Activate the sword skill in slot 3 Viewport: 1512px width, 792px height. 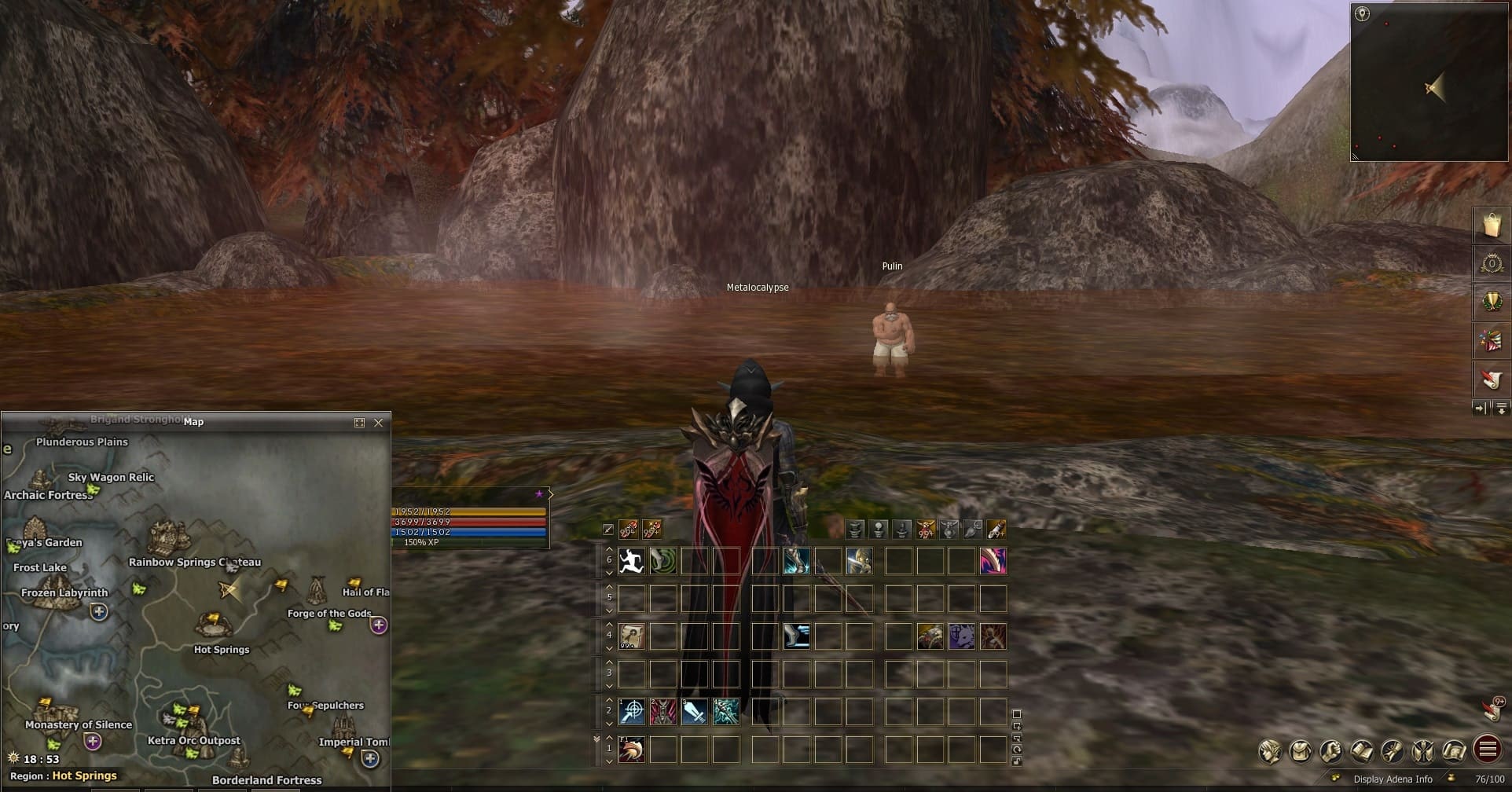[x=695, y=712]
